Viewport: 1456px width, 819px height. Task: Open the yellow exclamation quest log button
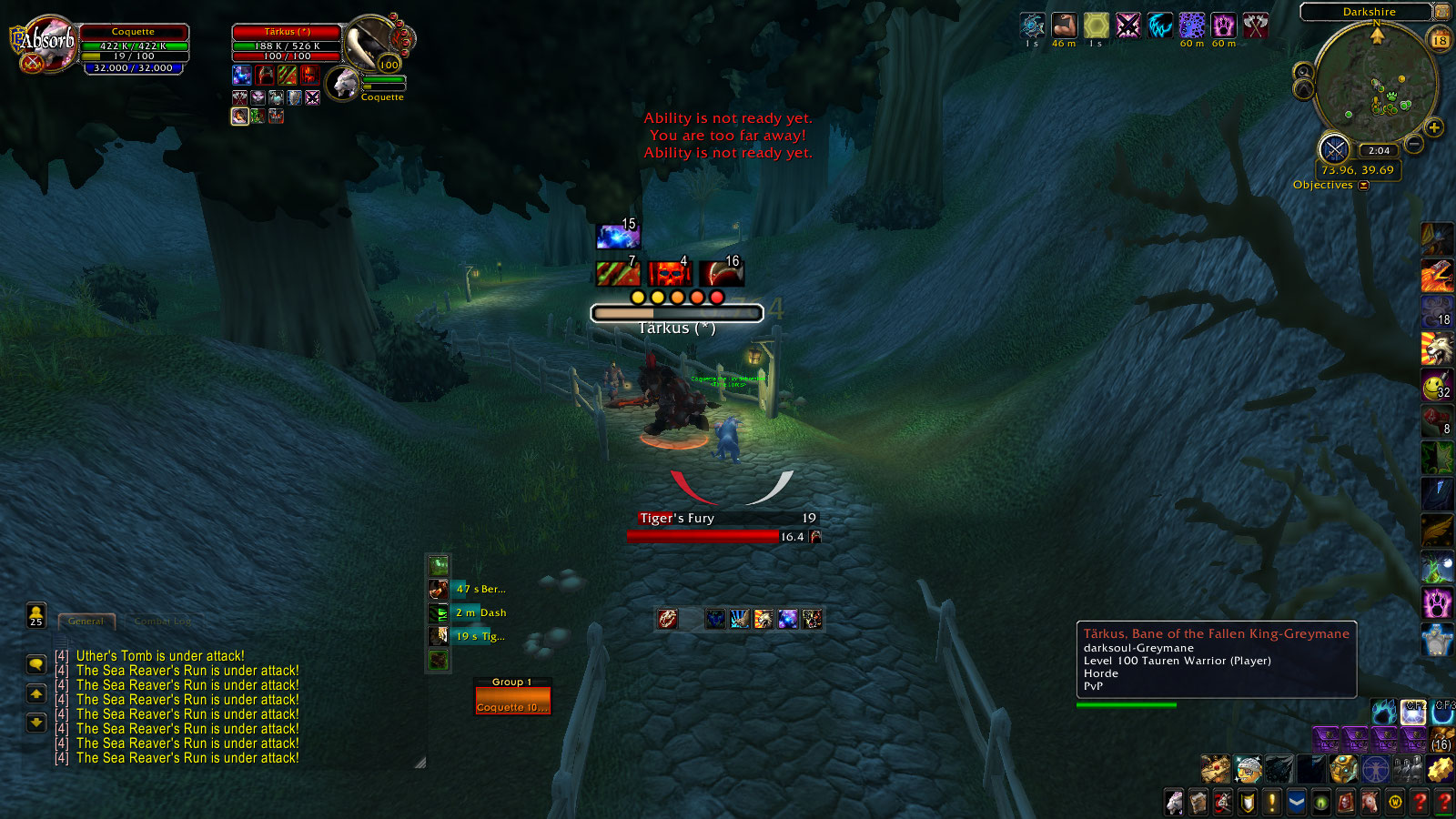[x=1272, y=803]
